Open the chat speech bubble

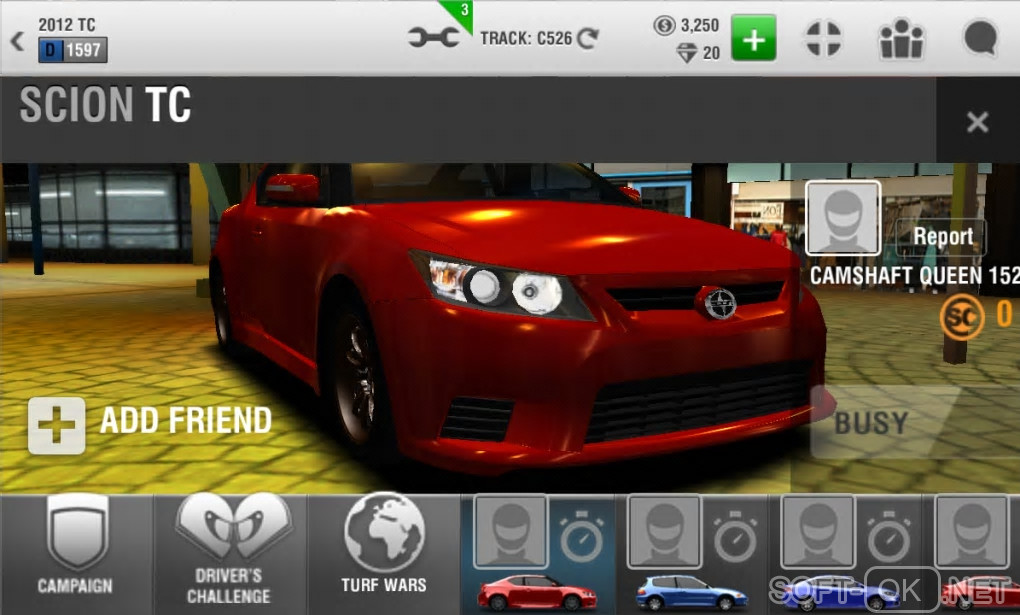[x=979, y=39]
